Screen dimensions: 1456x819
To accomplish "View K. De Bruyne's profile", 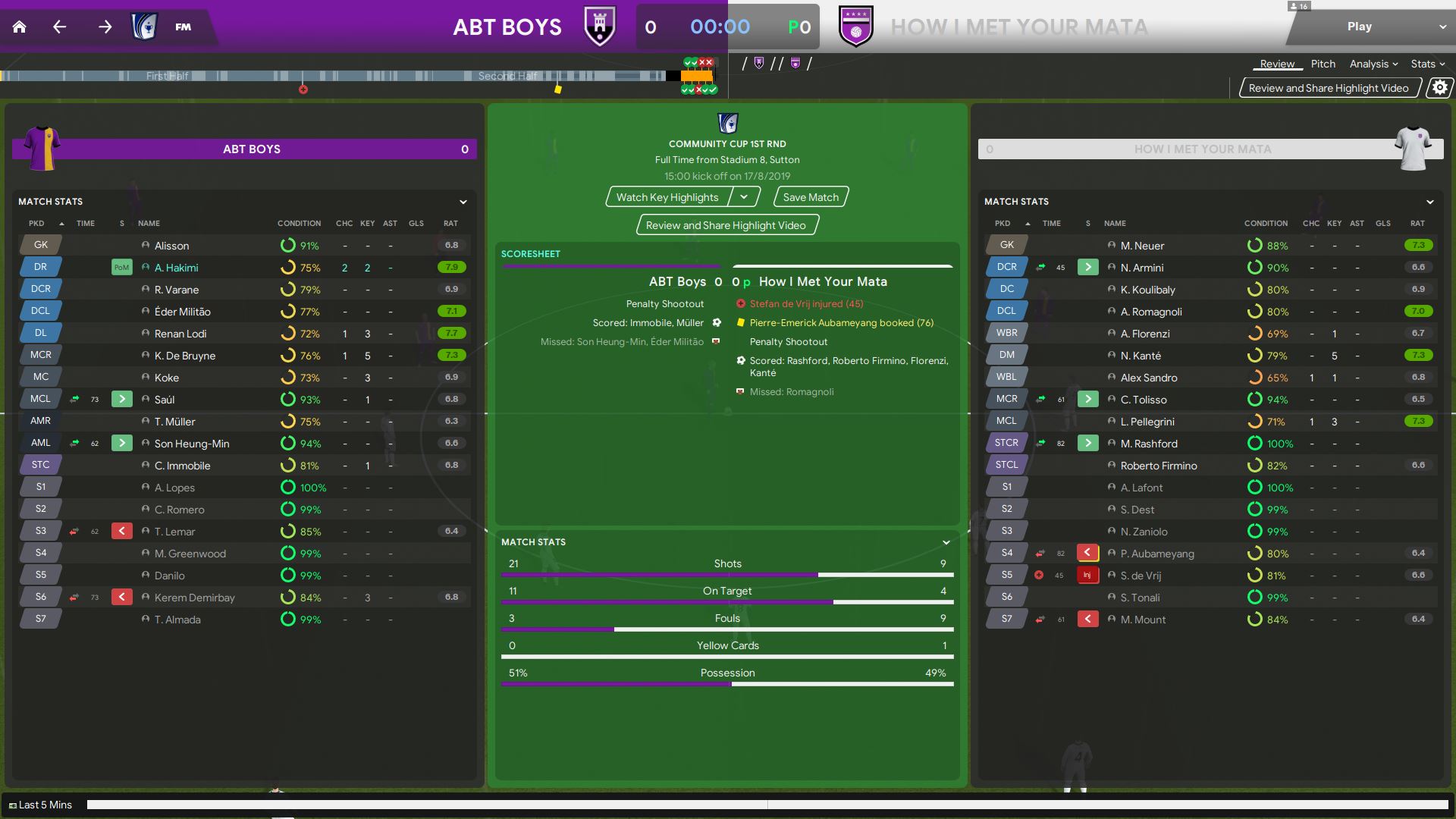I will pos(185,356).
